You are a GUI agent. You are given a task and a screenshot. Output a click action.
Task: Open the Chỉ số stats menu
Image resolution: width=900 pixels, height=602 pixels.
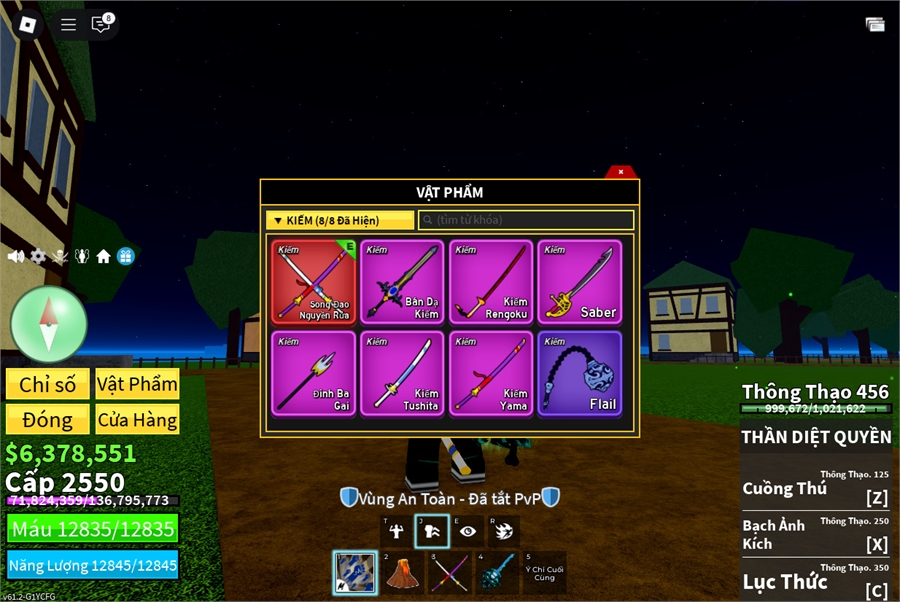click(47, 385)
